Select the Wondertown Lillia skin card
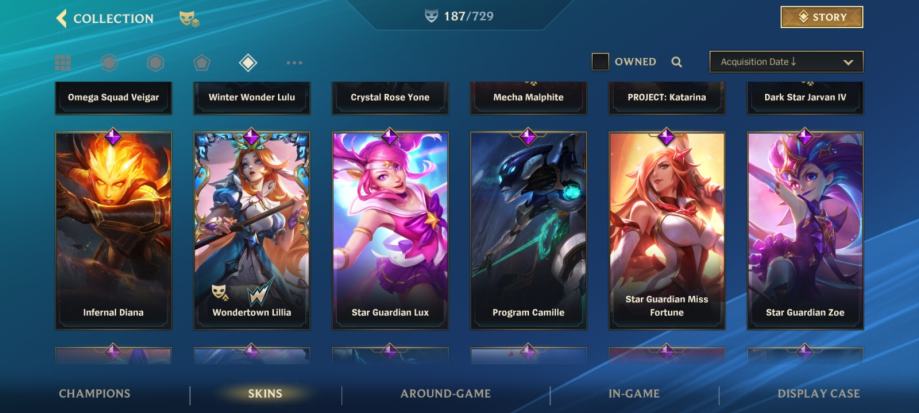The width and height of the screenshot is (919, 413). [251, 230]
